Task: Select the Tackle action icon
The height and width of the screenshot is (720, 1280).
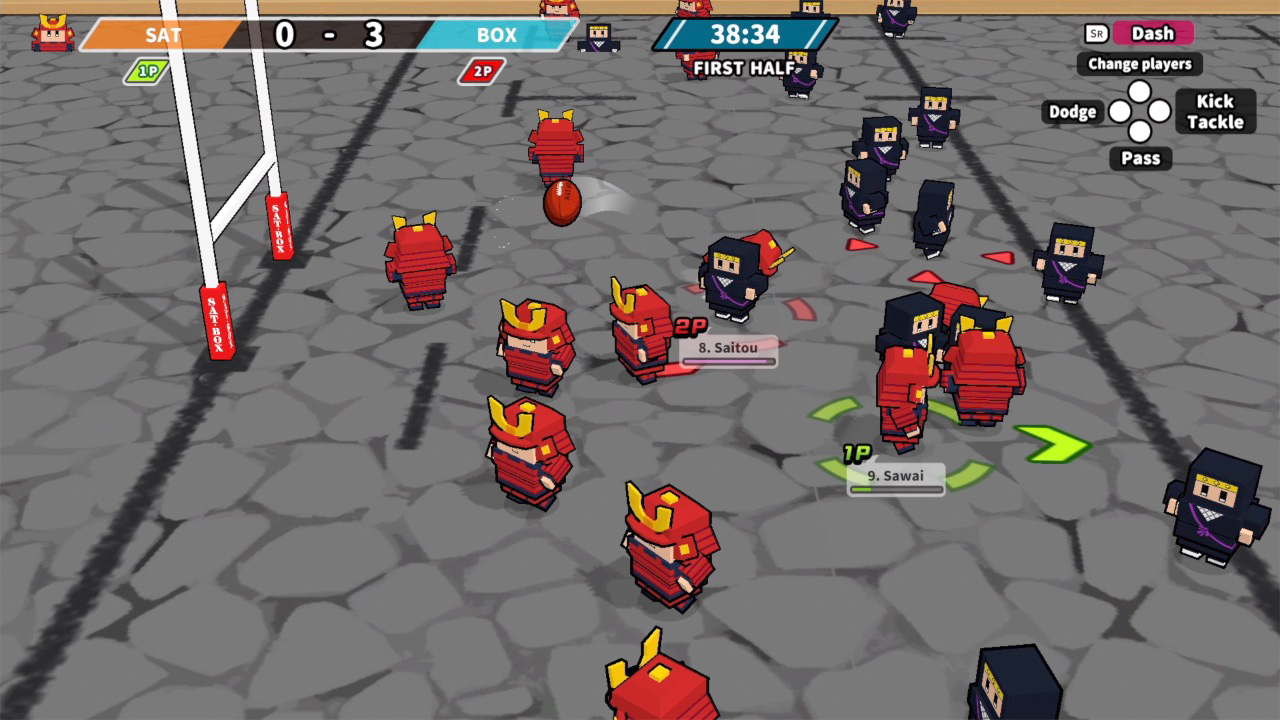Action: point(1214,122)
